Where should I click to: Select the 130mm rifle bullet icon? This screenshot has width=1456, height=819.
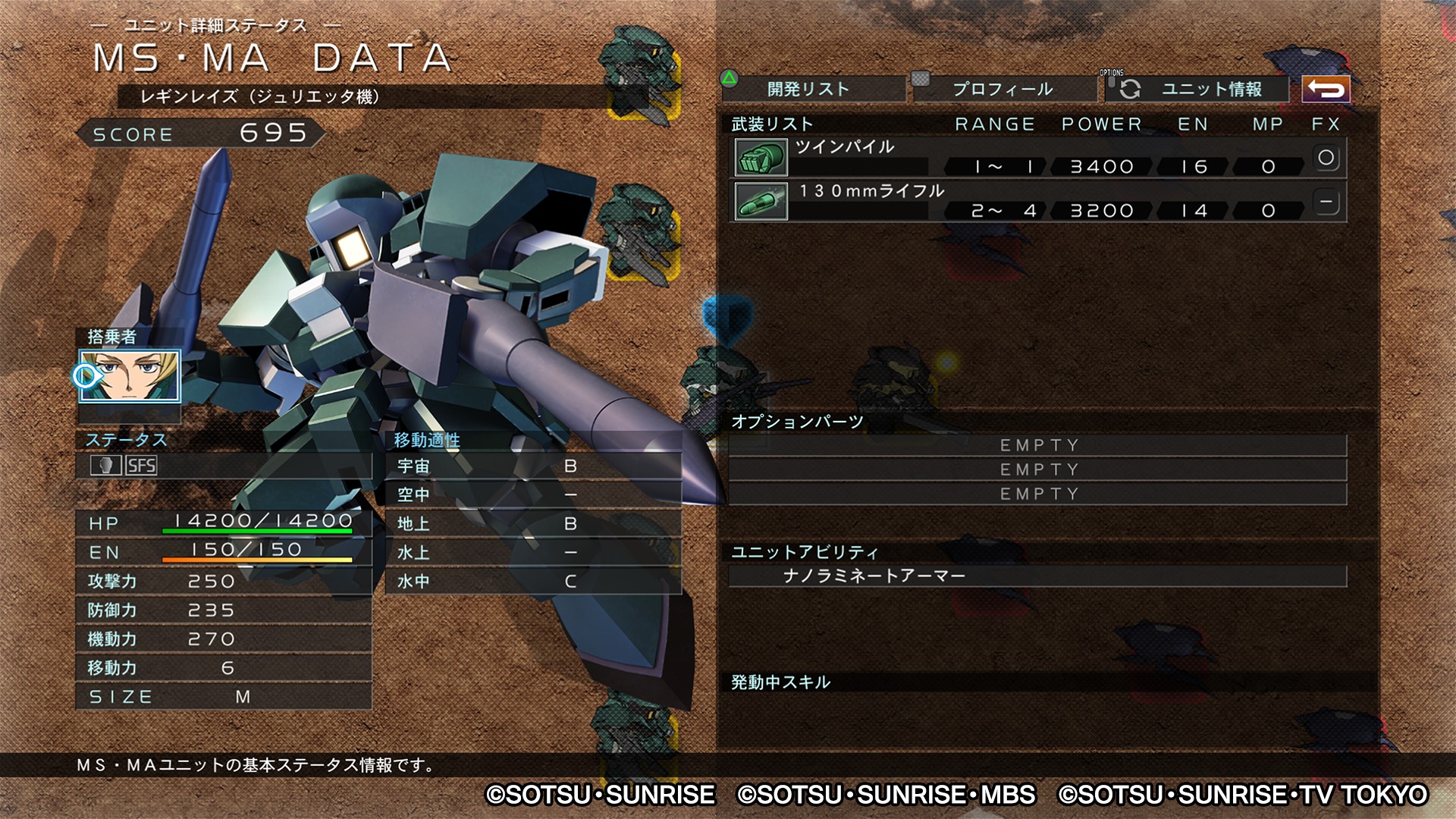pos(761,202)
